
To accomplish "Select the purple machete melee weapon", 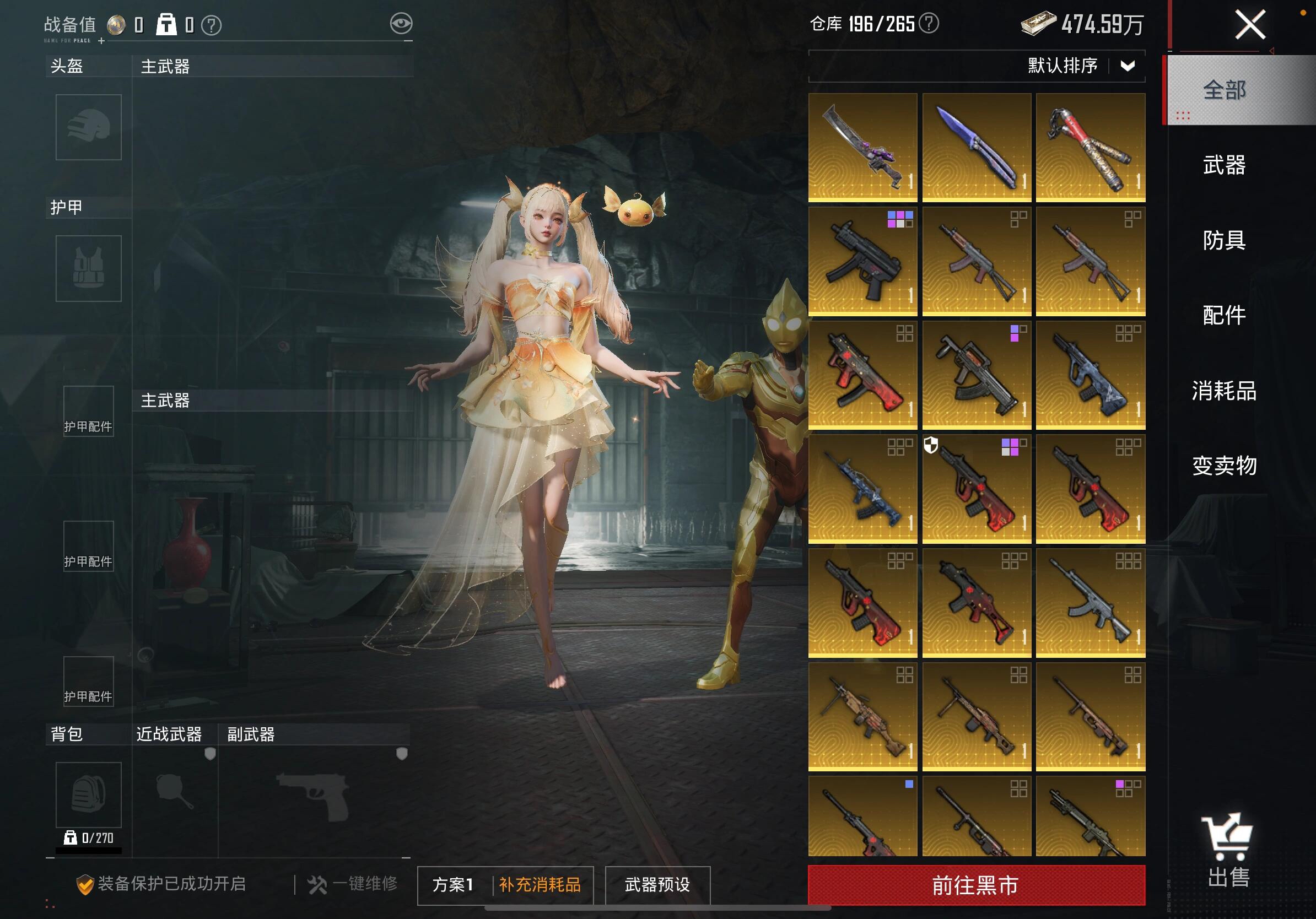I will tap(862, 147).
